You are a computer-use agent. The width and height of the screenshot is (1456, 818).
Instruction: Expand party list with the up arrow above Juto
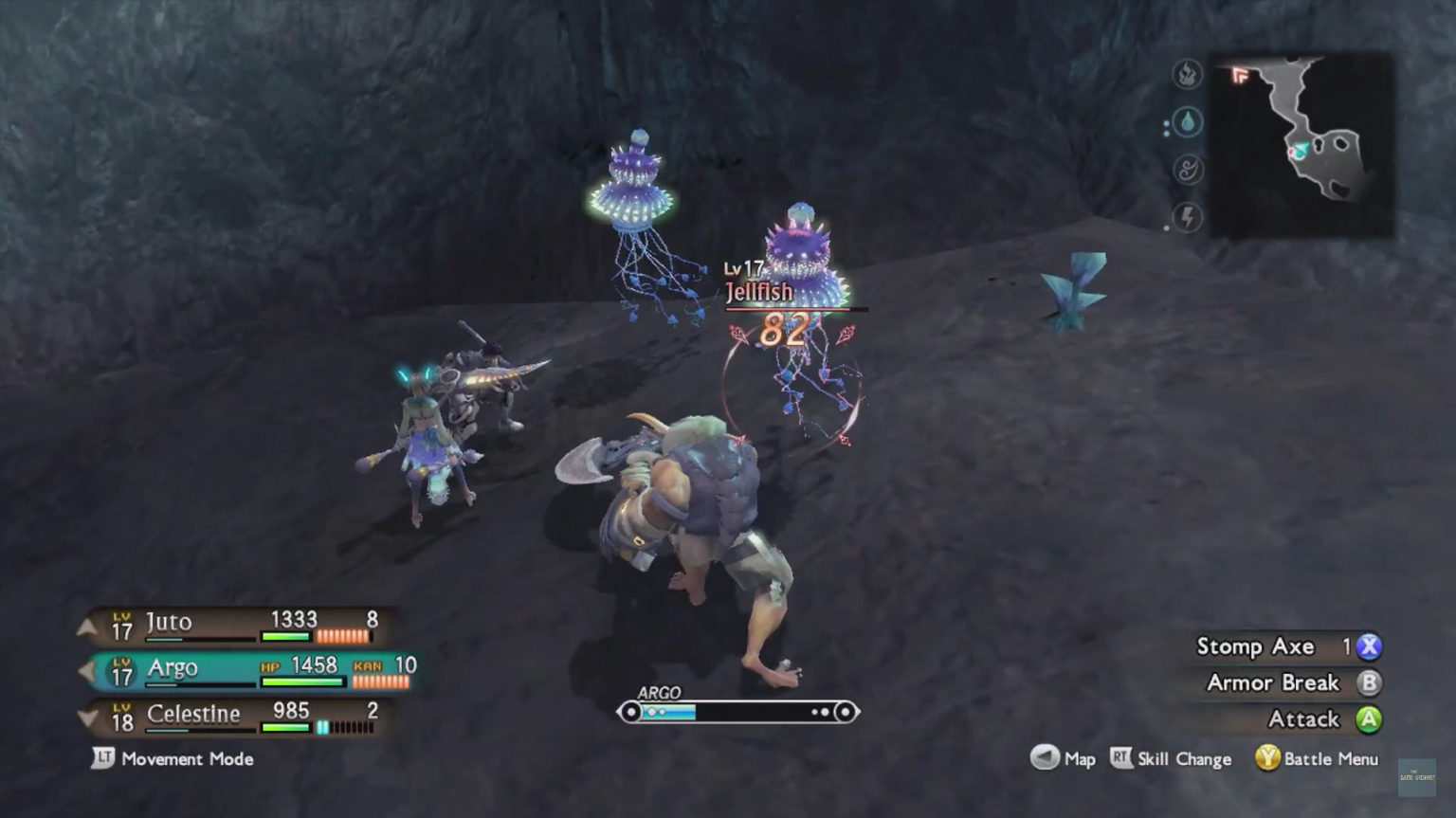[86, 627]
